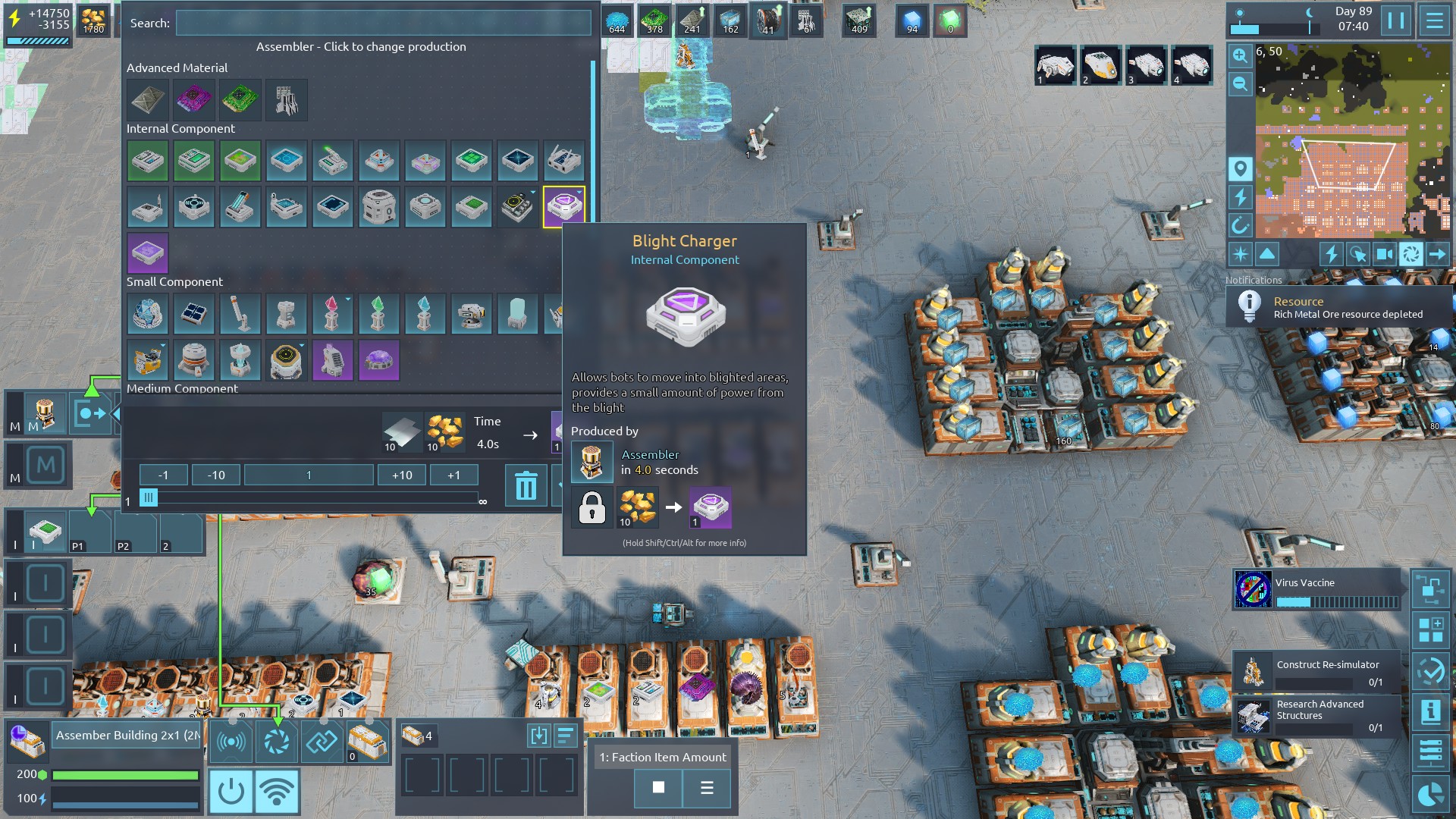Click the production search field

pos(383,23)
